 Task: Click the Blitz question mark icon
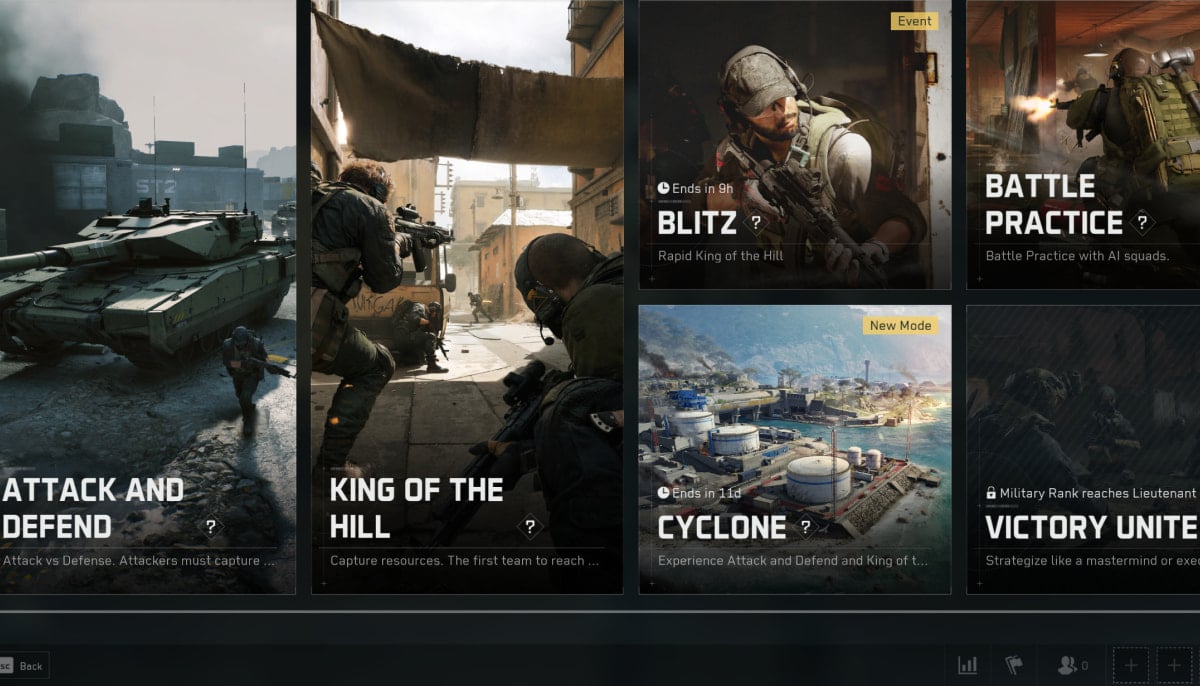756,222
